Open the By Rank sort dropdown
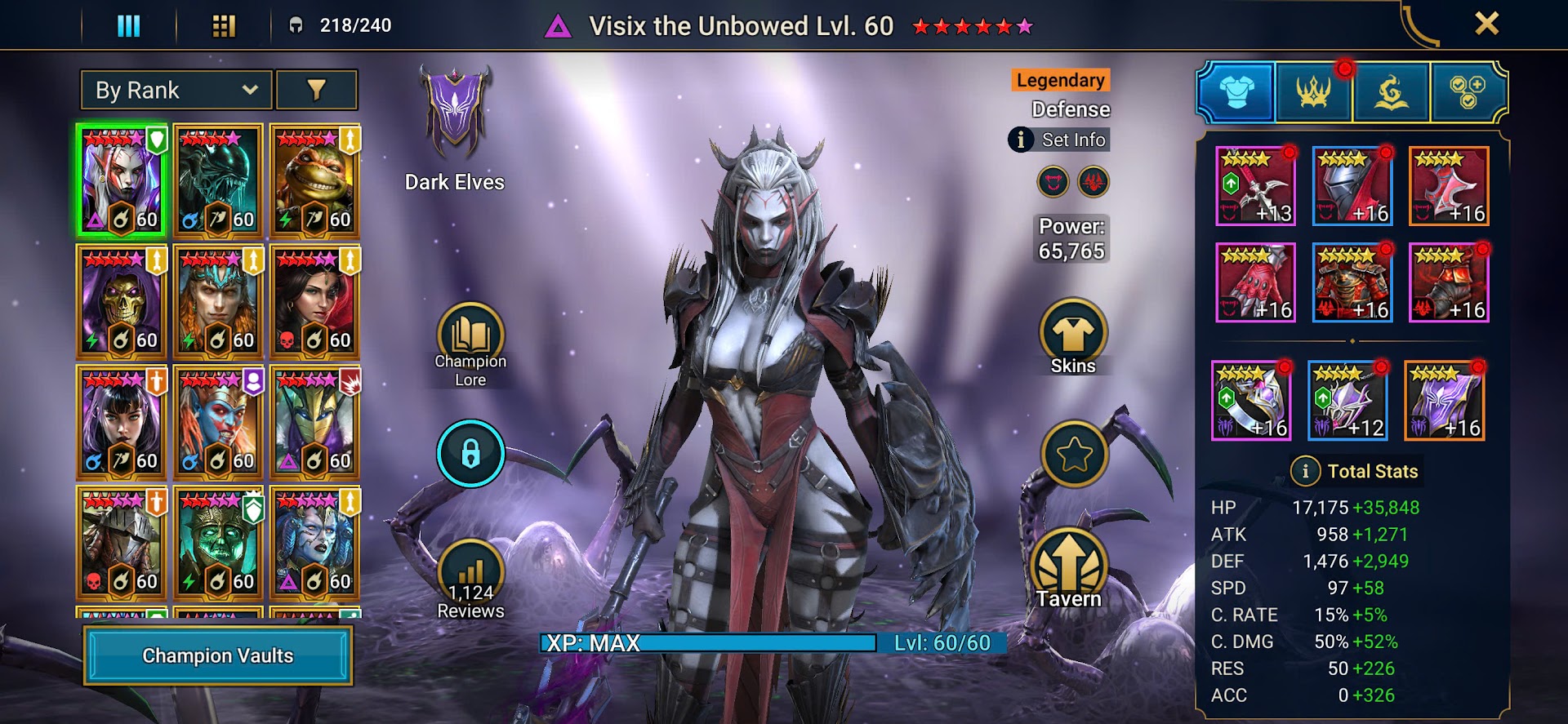The image size is (1568, 724). 176,90
